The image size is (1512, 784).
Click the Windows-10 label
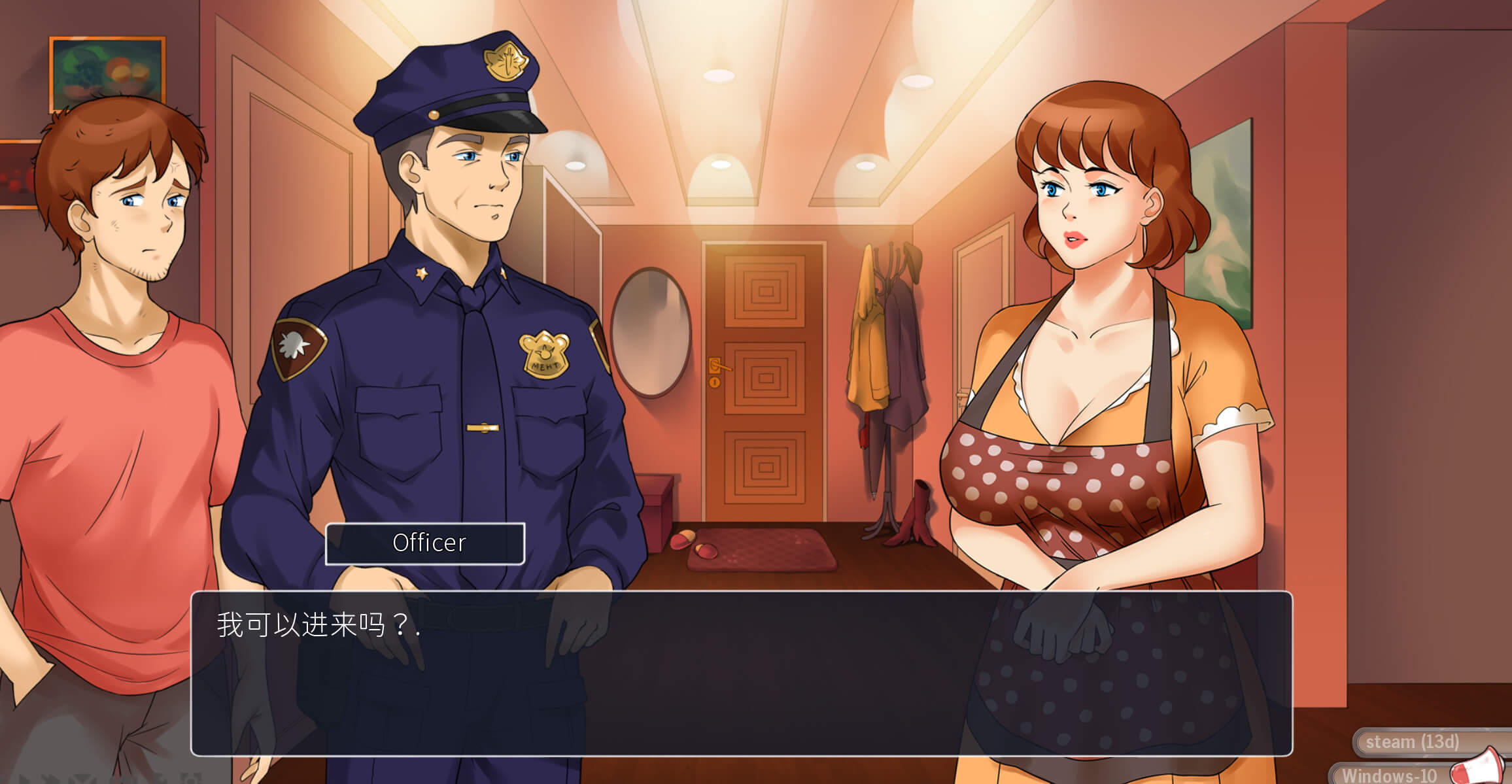[1389, 775]
